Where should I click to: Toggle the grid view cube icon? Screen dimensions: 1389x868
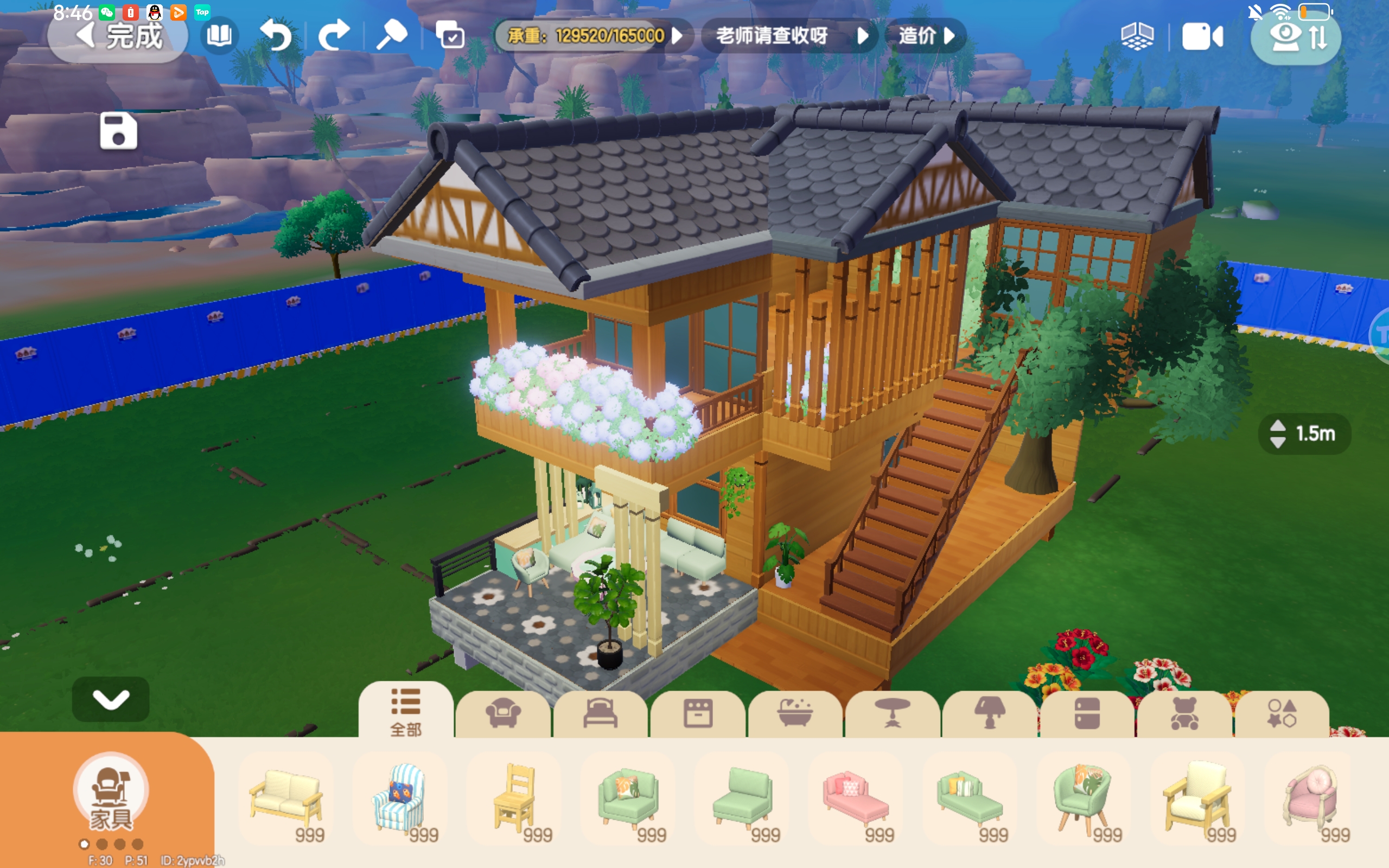point(1137,37)
